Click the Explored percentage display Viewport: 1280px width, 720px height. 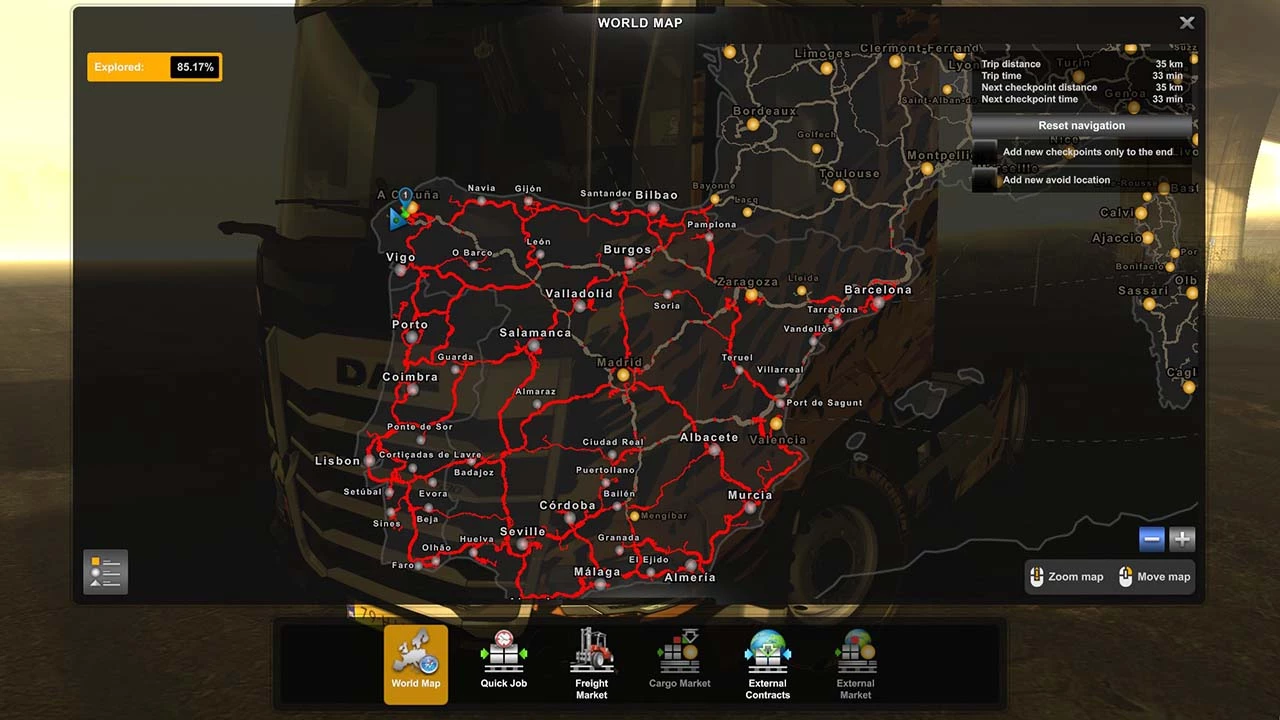[x=154, y=67]
